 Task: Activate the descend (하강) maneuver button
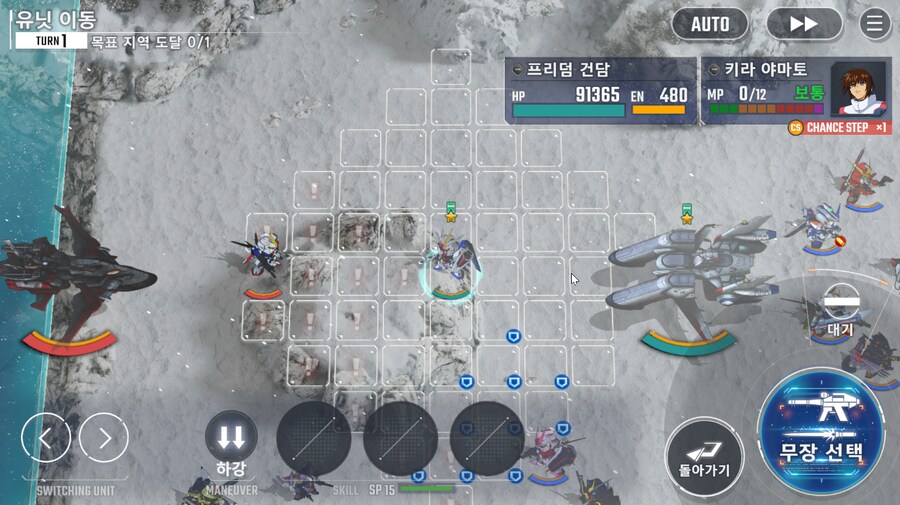231,438
